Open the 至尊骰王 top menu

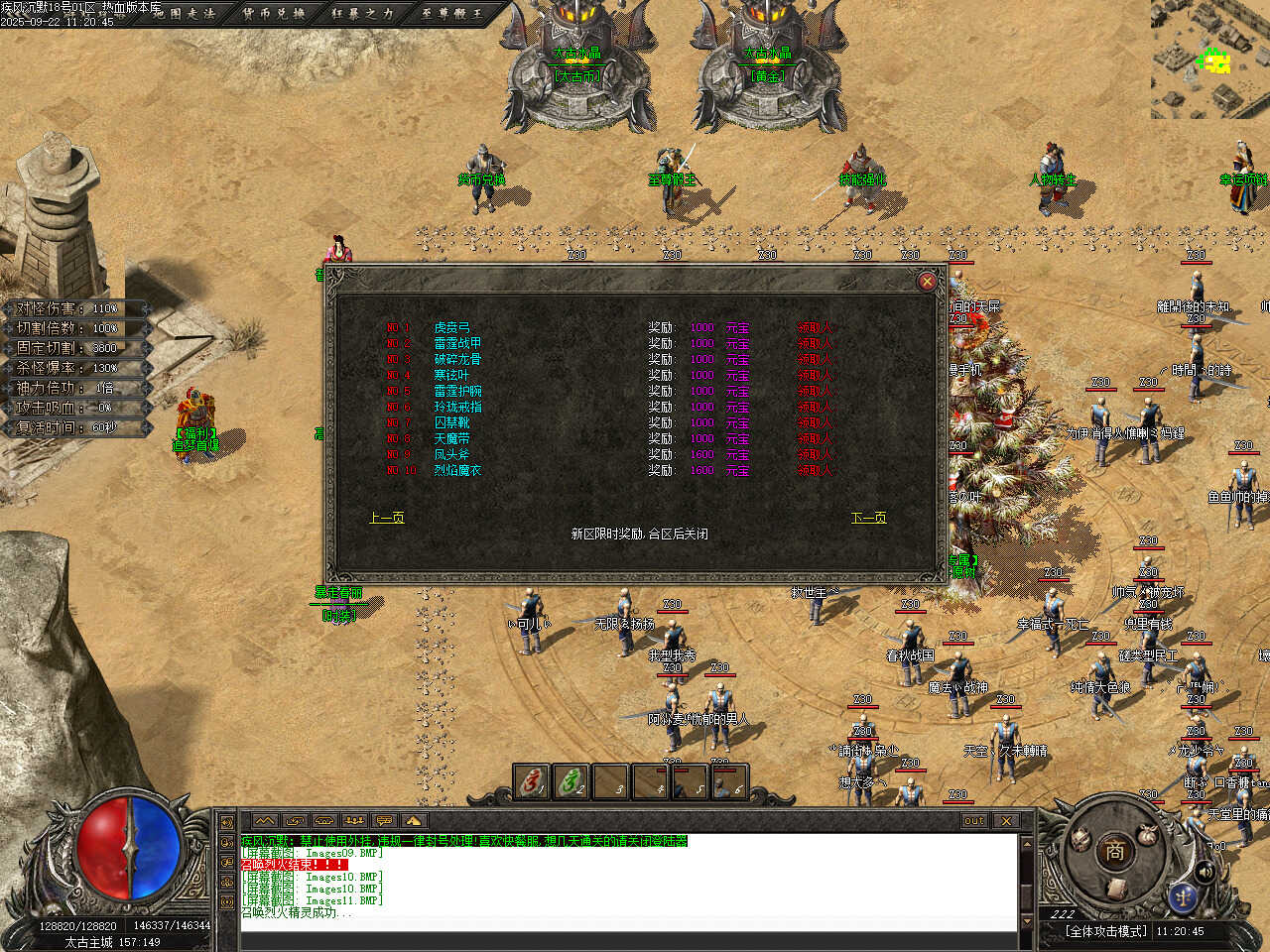(451, 13)
